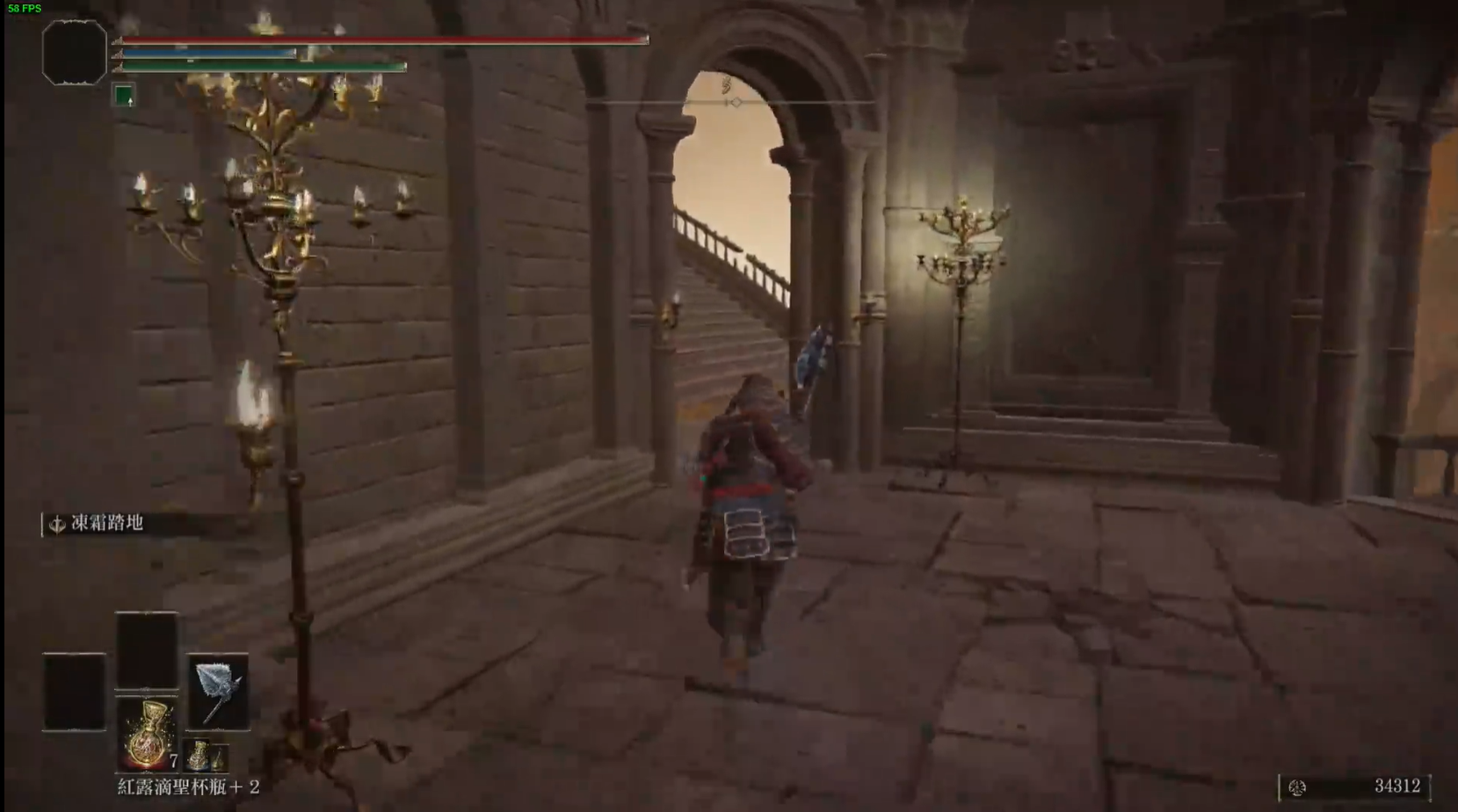
Task: Click the green status buff icon
Action: (x=124, y=95)
